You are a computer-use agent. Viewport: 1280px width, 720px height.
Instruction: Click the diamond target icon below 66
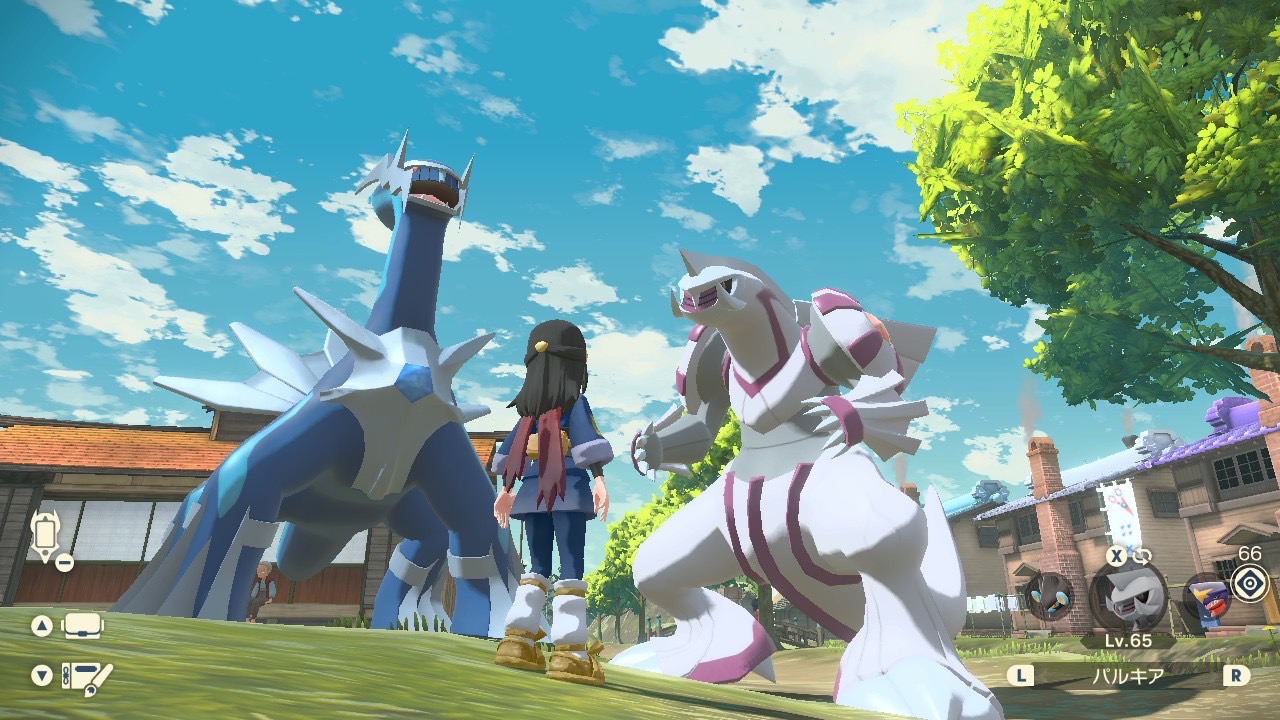click(x=1249, y=583)
